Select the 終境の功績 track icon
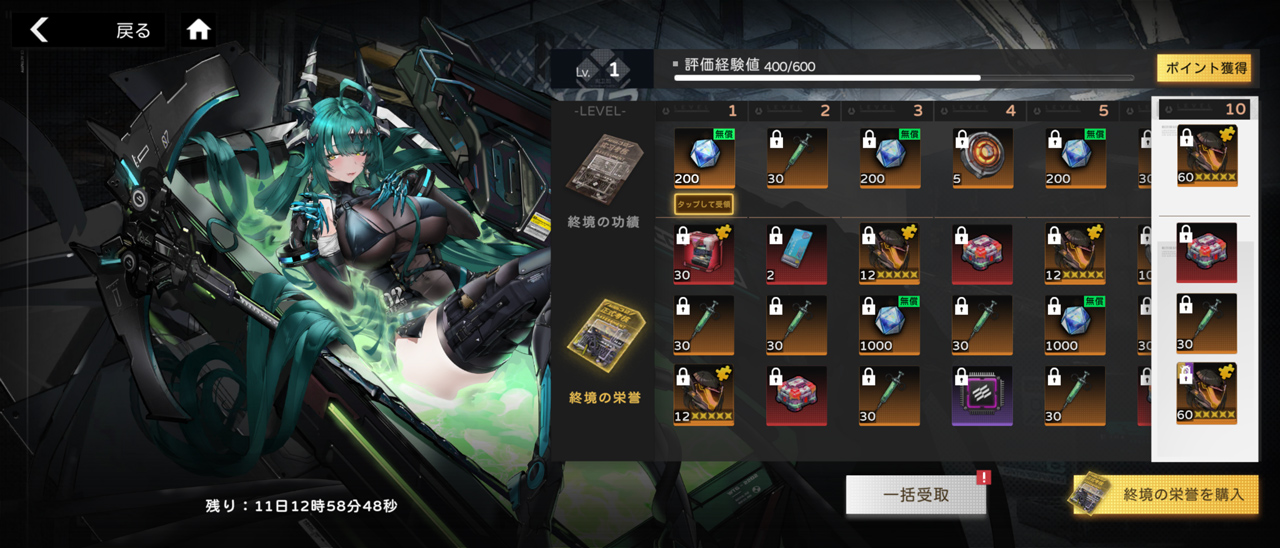 (x=603, y=171)
